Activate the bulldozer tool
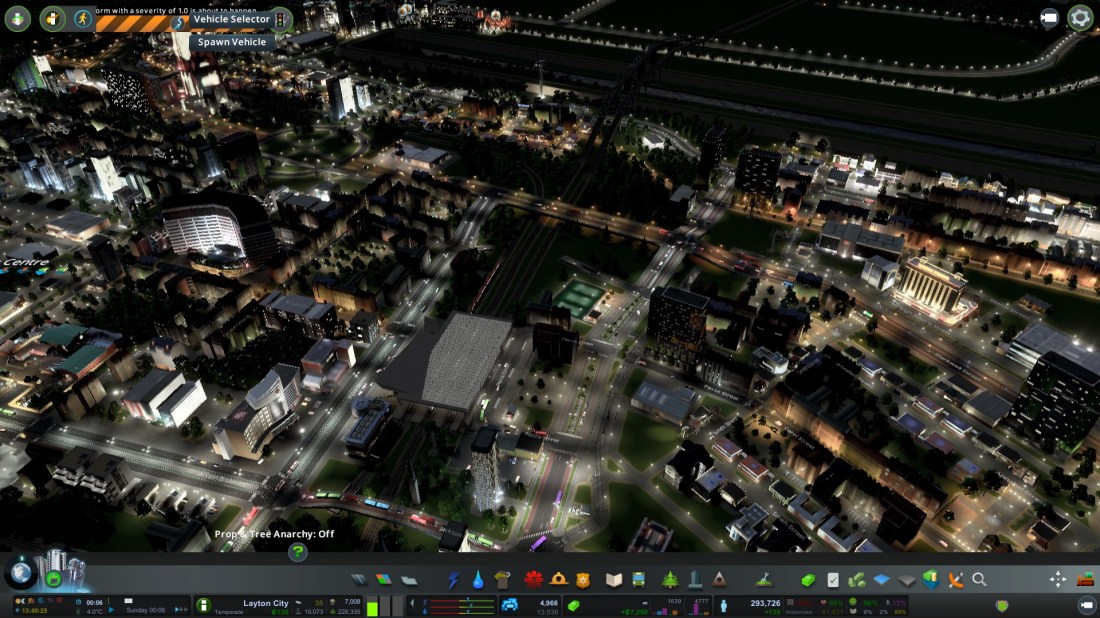Viewport: 1100px width, 618px height. (x=1085, y=580)
